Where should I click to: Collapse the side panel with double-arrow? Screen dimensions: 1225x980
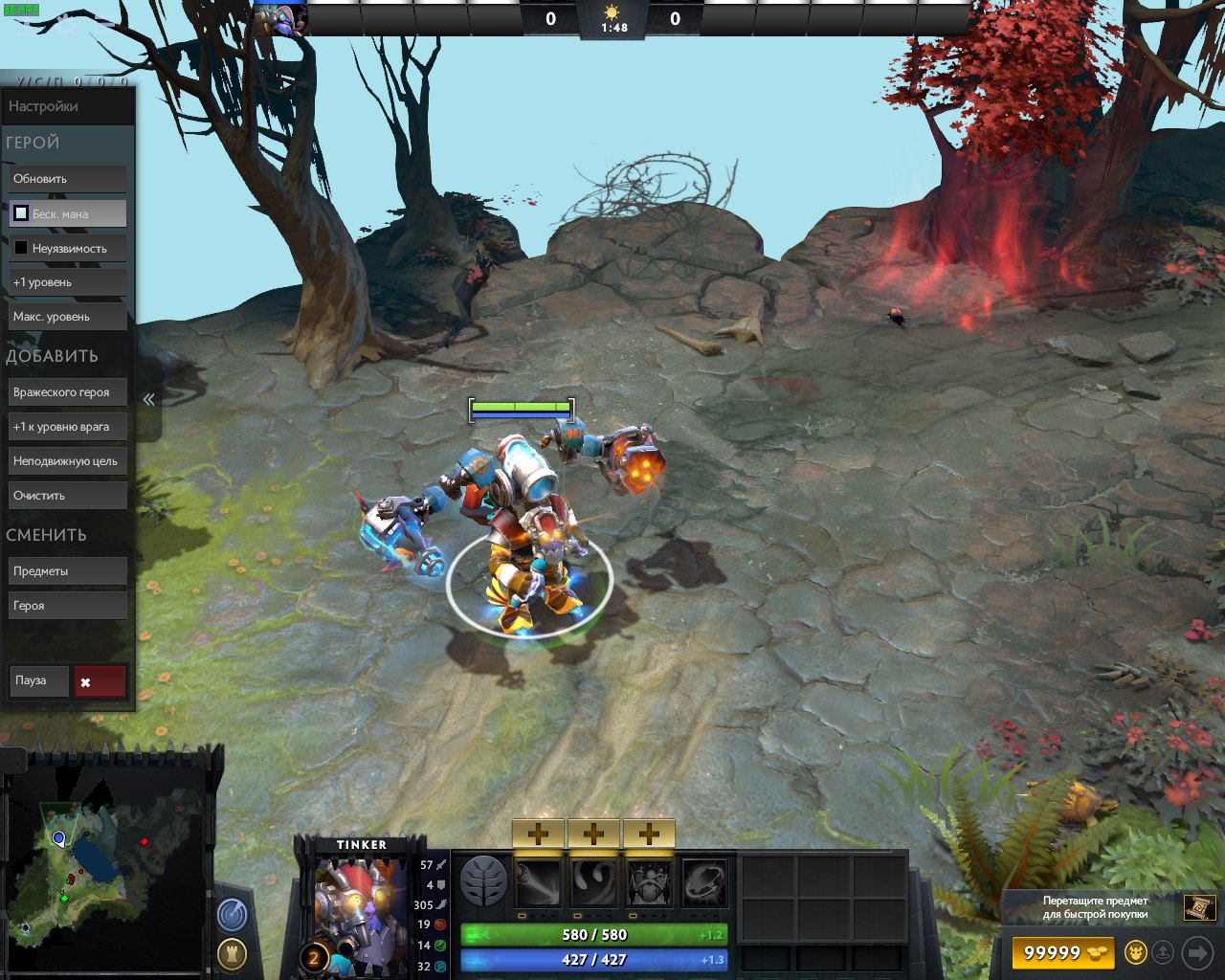coord(148,400)
